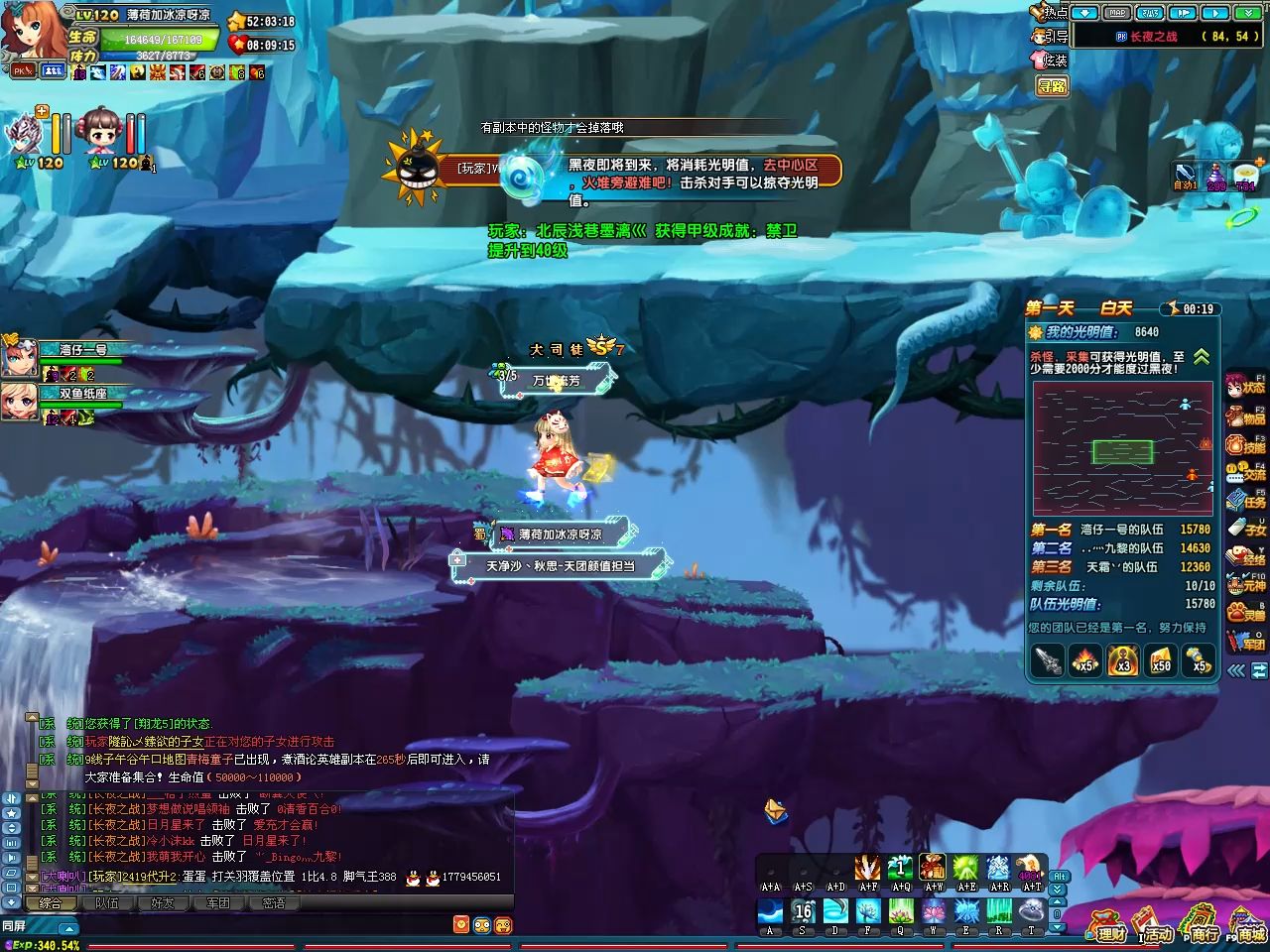Viewport: 1270px width, 952px height.
Task: Open the 任务 quest menu
Action: click(x=1247, y=501)
